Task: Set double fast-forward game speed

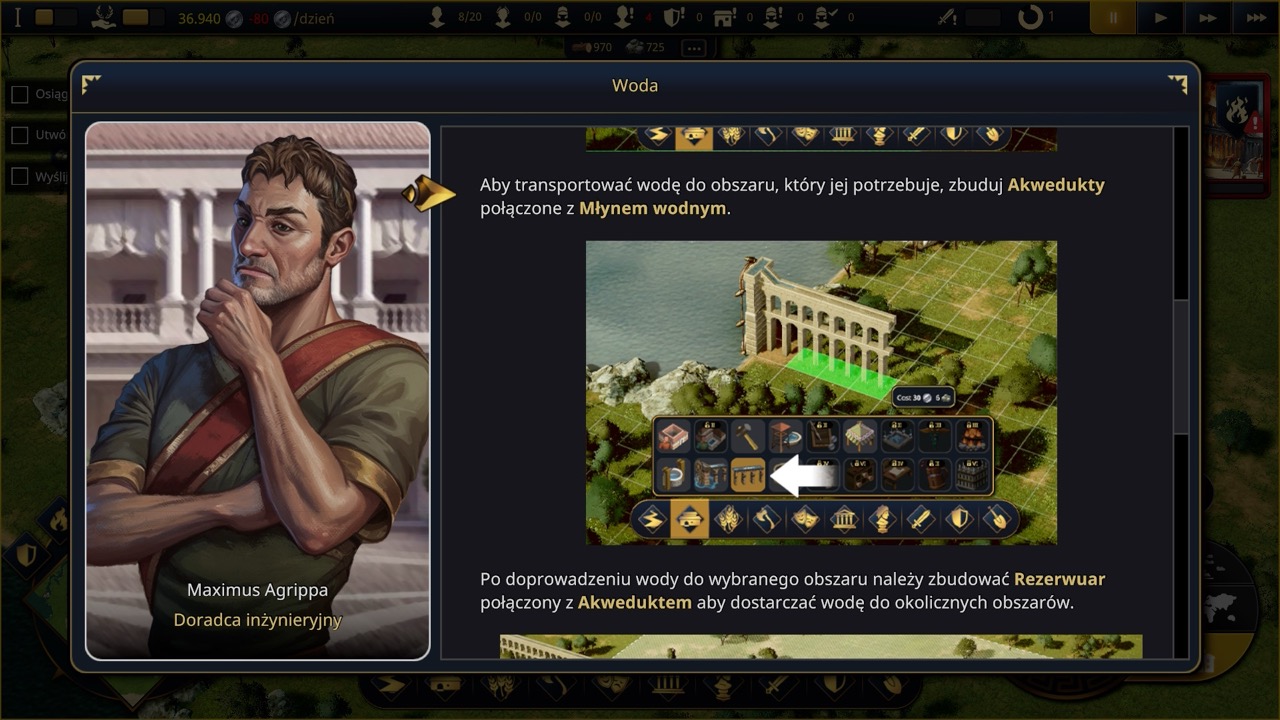Action: pos(1208,18)
